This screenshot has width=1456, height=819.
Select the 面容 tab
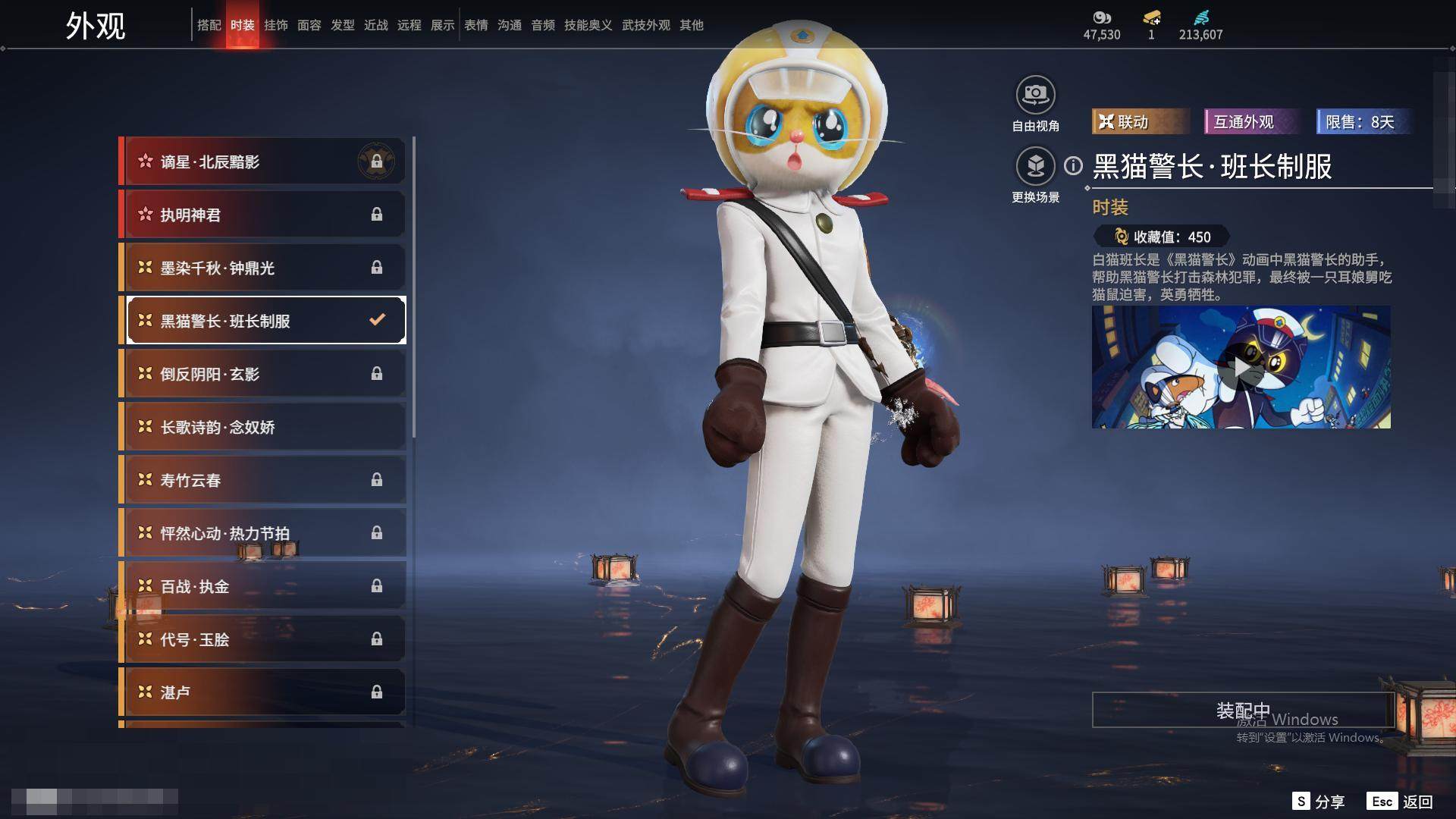click(x=309, y=25)
